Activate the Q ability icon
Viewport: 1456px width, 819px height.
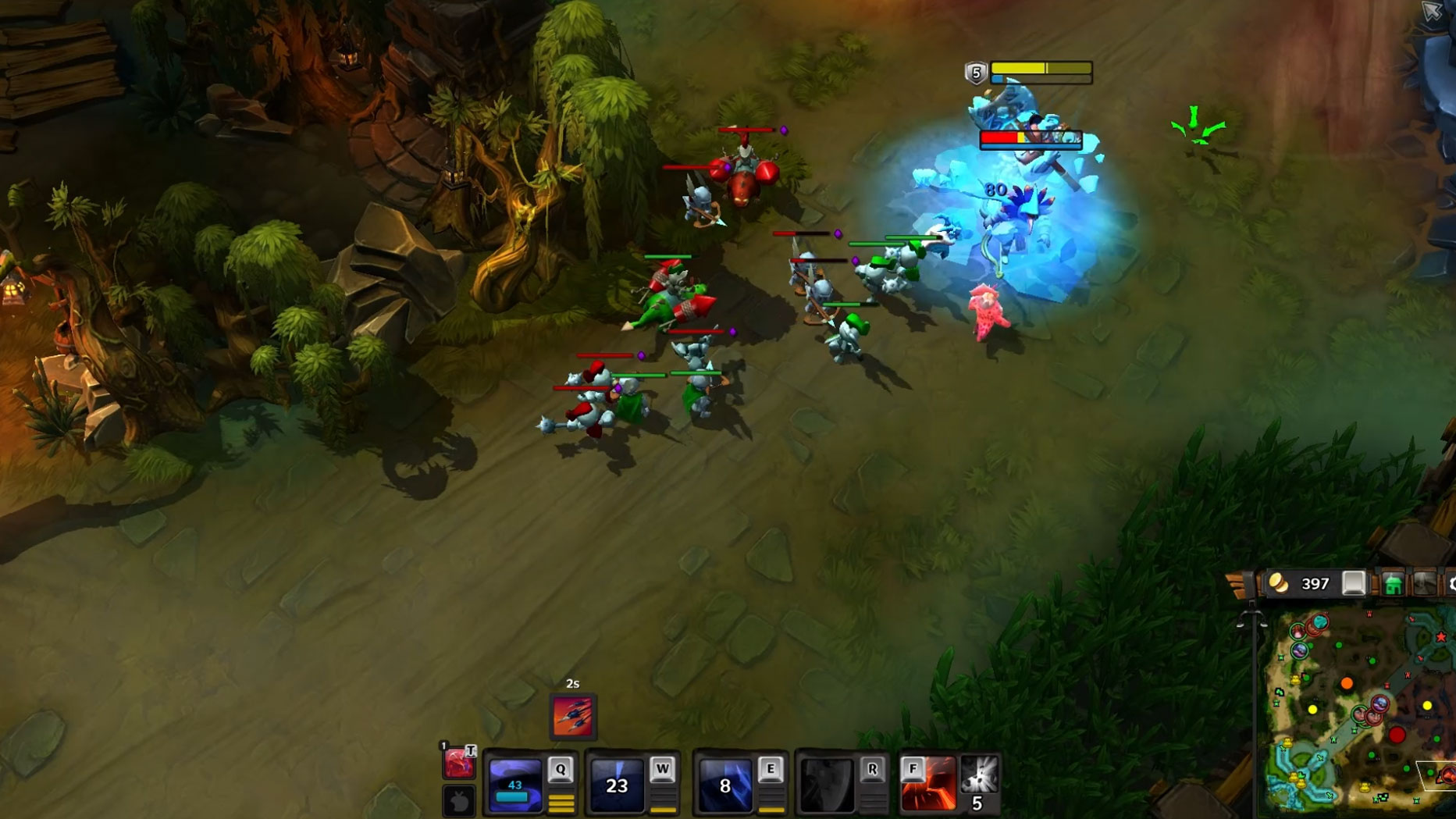coord(514,785)
